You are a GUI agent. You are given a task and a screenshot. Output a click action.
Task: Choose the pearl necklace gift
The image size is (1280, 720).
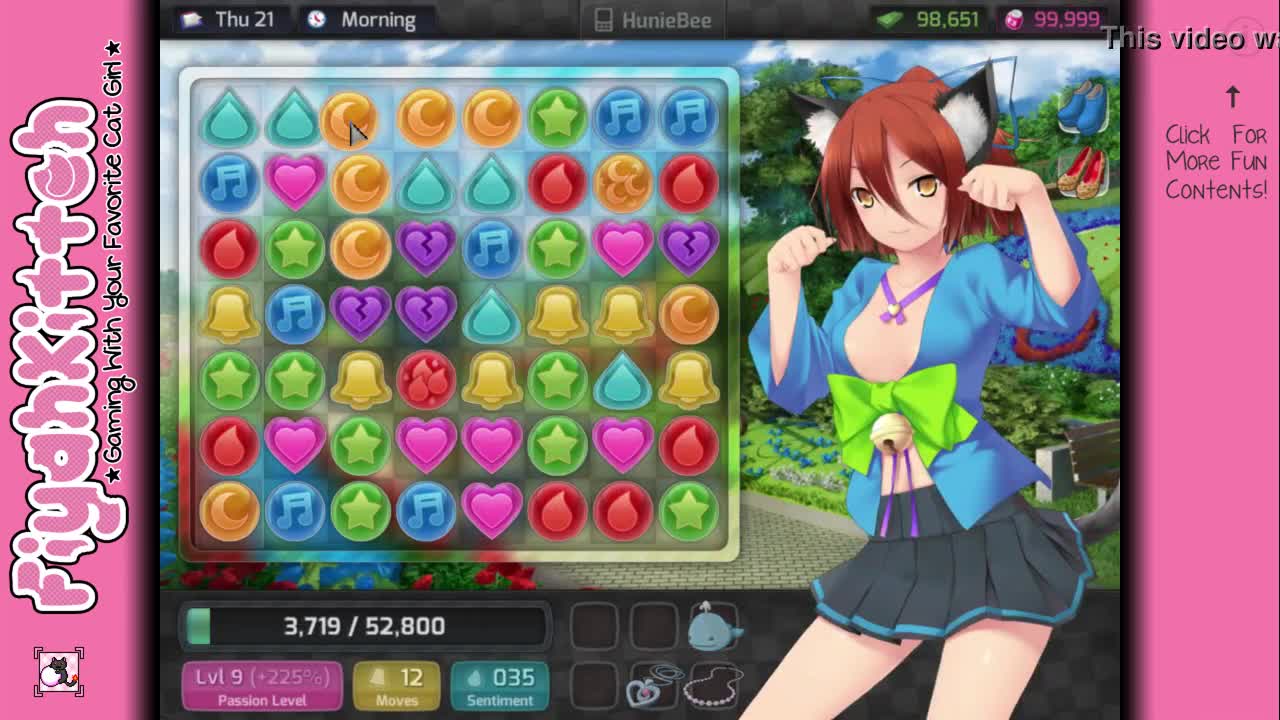click(x=713, y=686)
